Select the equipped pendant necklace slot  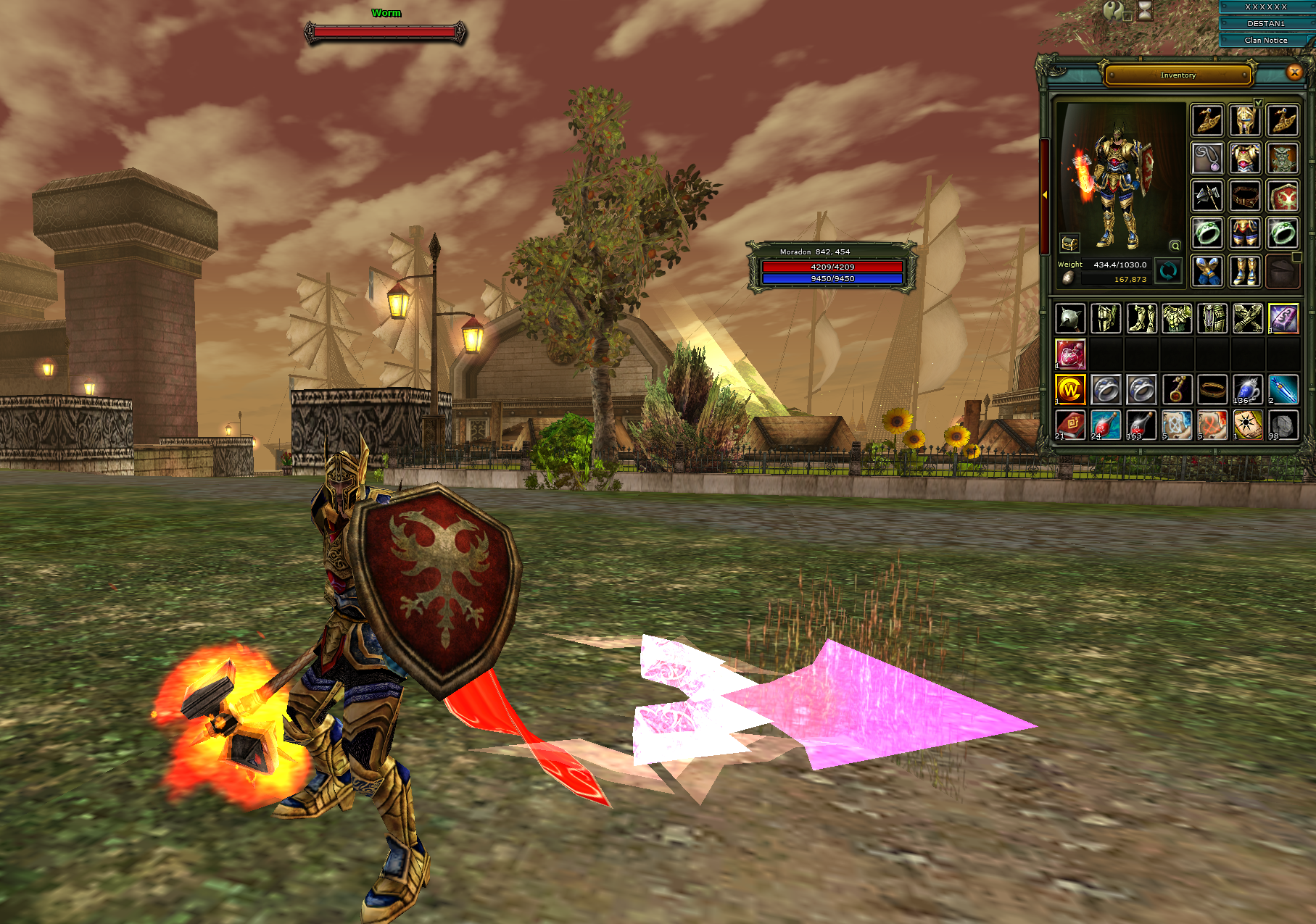click(x=1207, y=159)
